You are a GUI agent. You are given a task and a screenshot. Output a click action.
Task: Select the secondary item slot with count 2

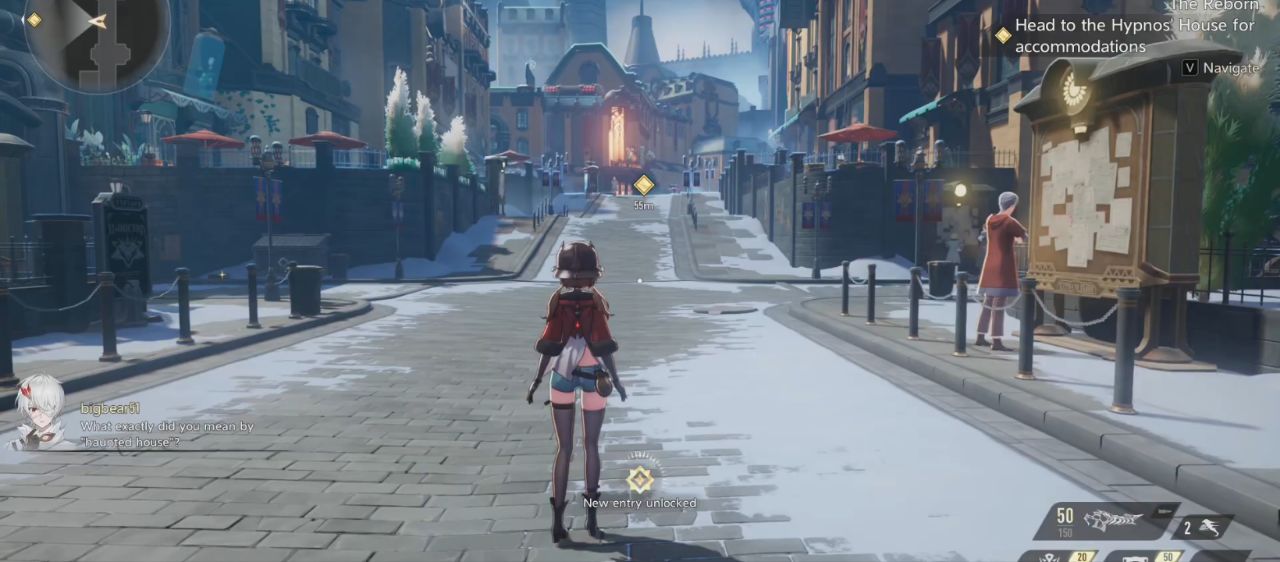(1202, 527)
